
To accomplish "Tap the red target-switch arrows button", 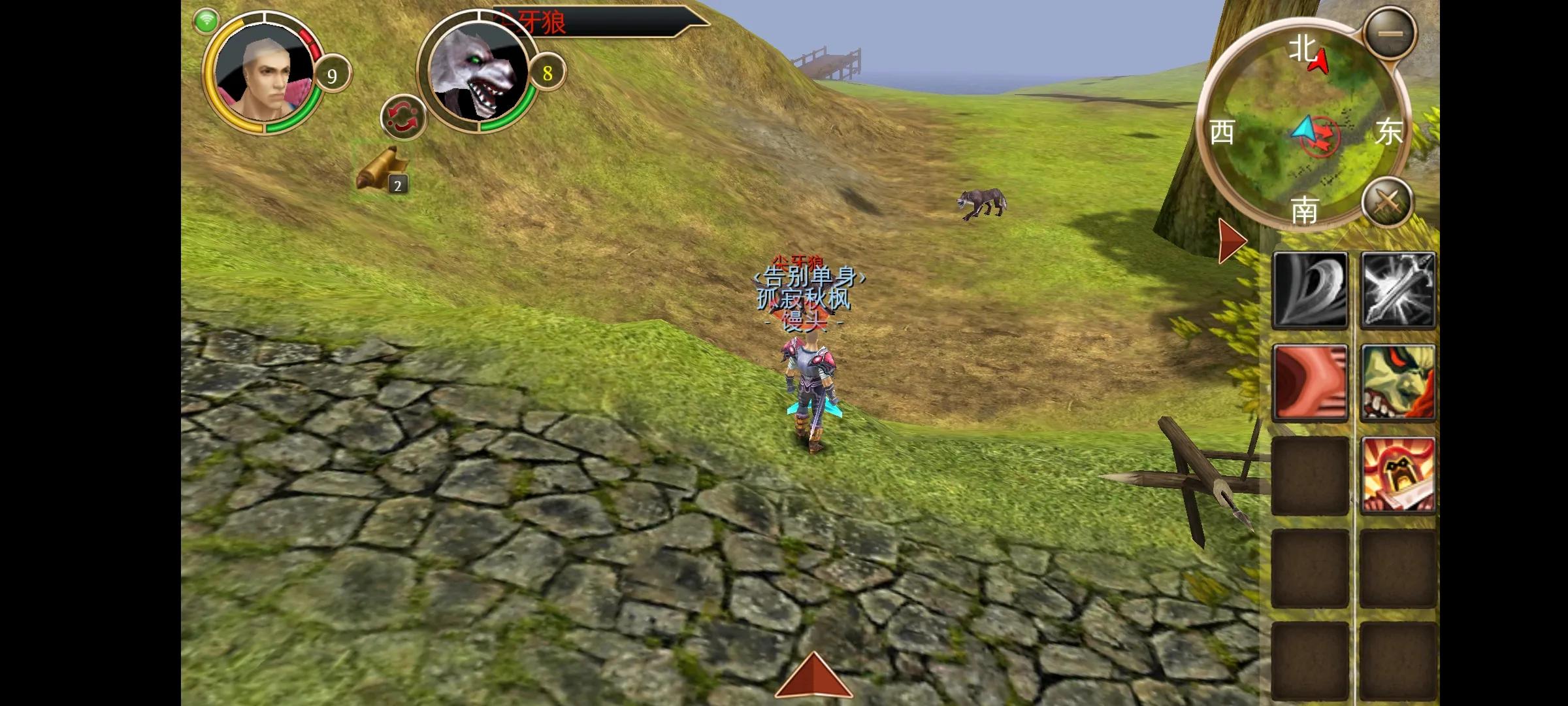I will (x=403, y=118).
